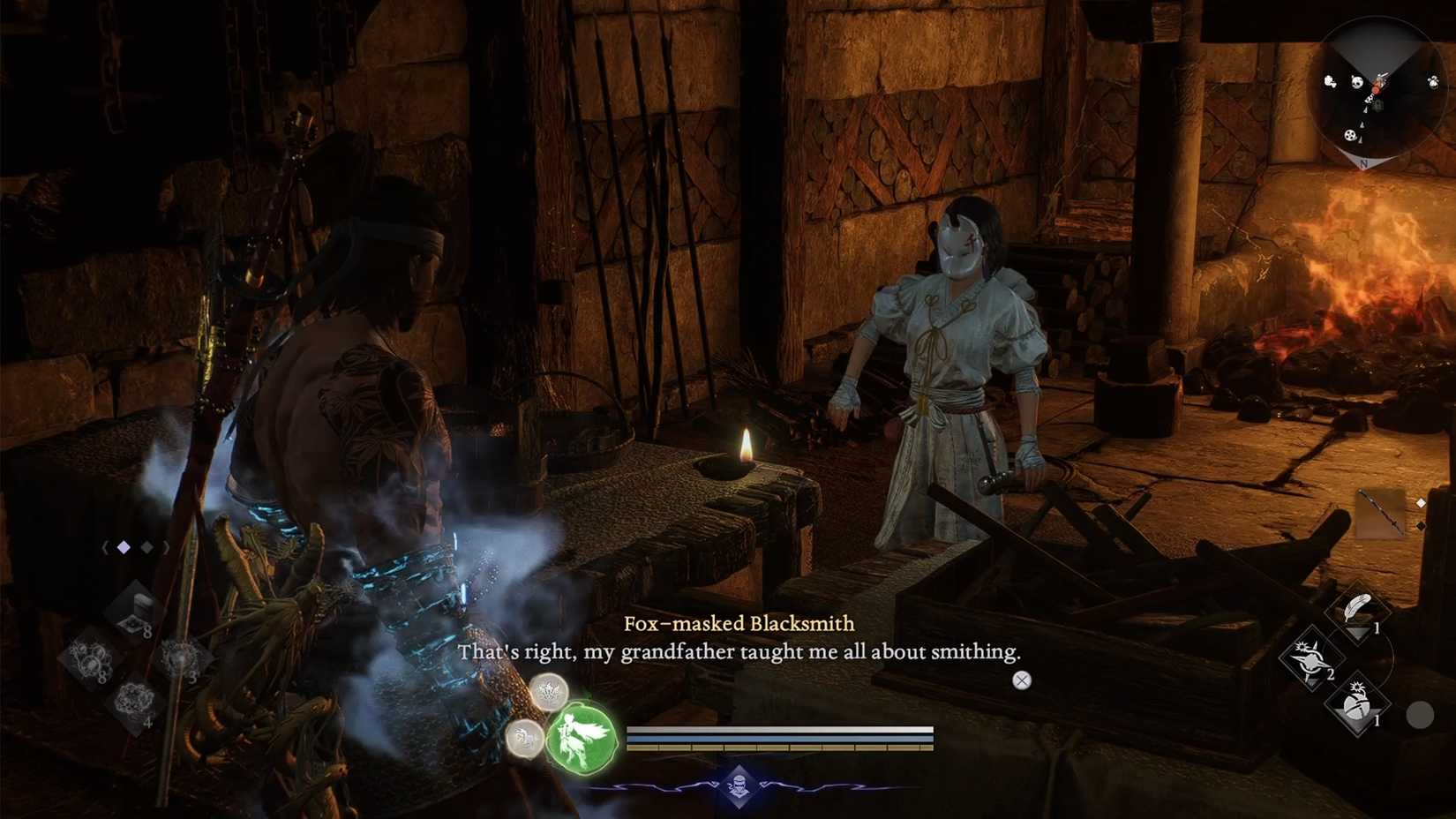Screen dimensions: 1456x819
Task: Toggle the white diamond marker beside the weapon icon
Action: click(x=1420, y=501)
